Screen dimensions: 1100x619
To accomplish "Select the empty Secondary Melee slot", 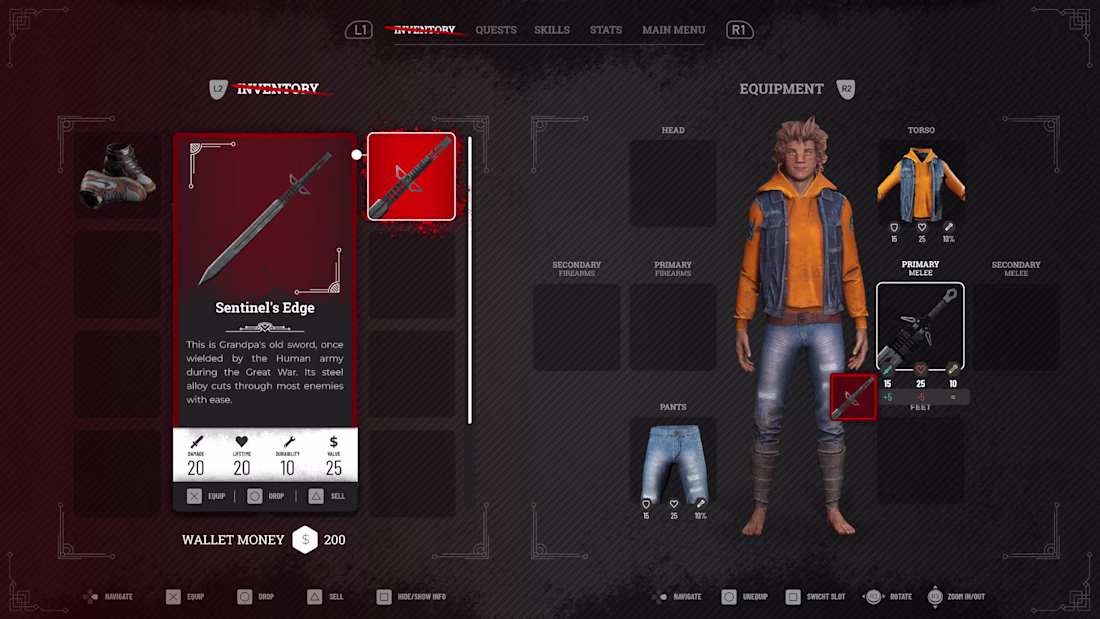I will [x=1016, y=327].
